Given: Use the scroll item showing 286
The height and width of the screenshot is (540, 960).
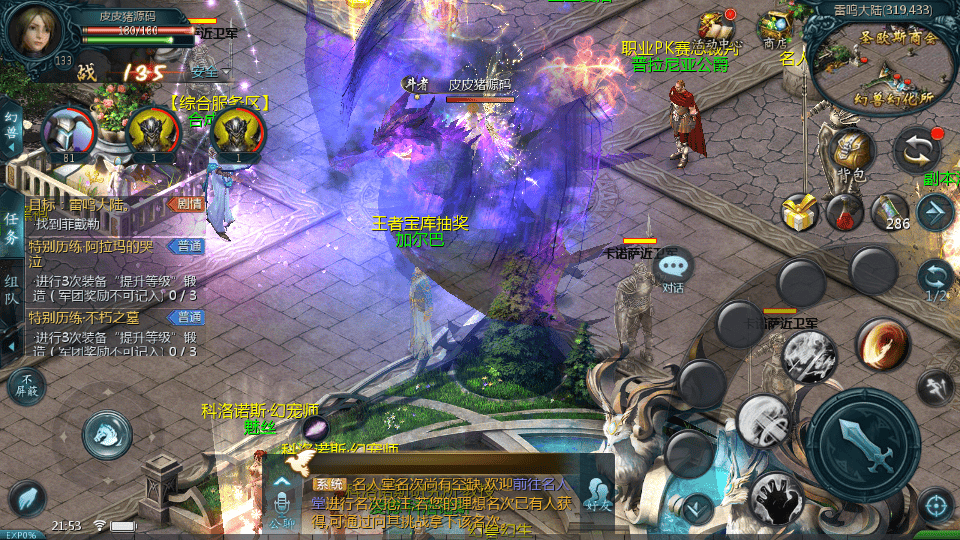Looking at the screenshot, I should pos(889,212).
